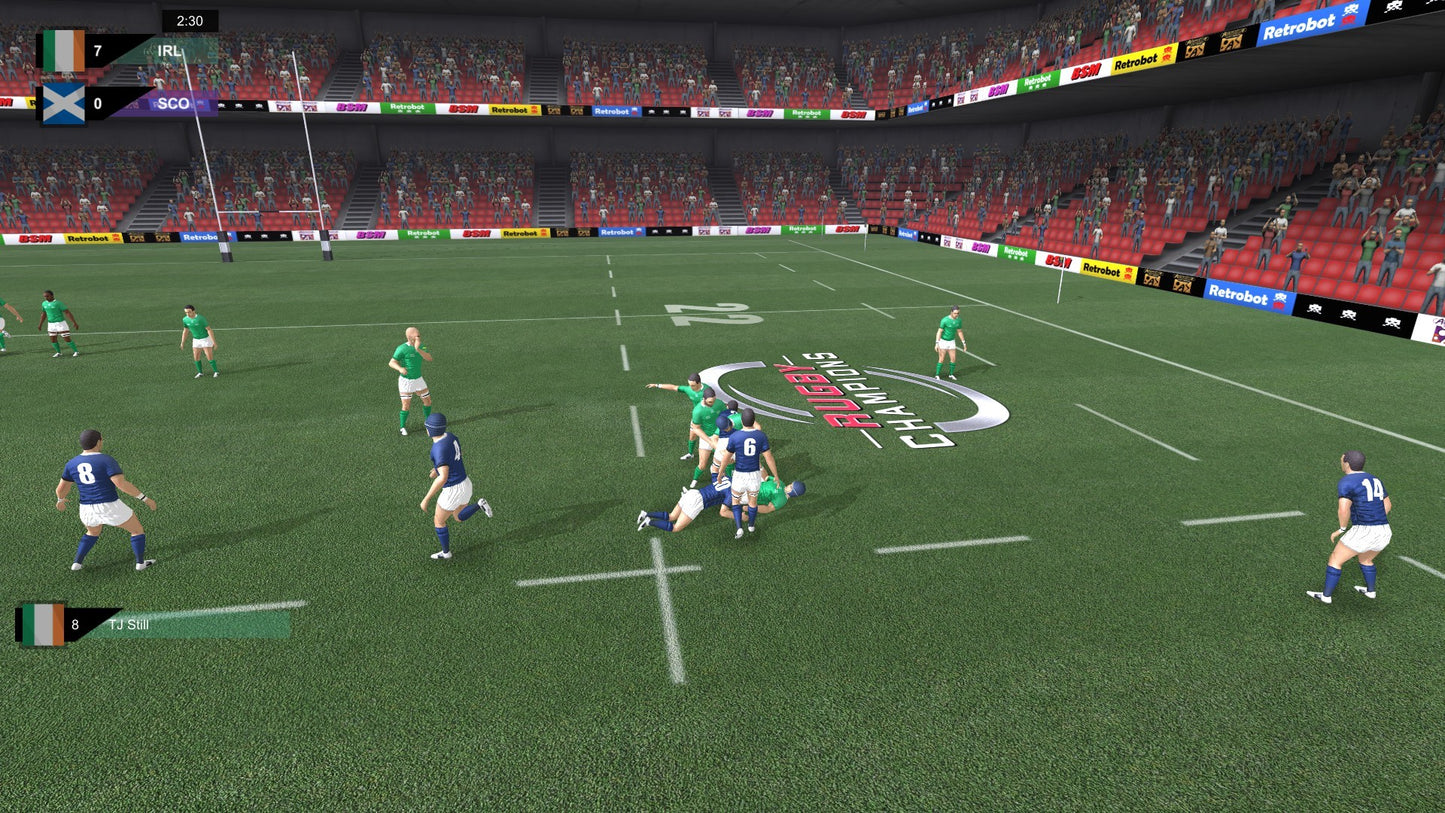Click the Scotland flag on the scoreboard
The width and height of the screenshot is (1445, 813).
click(x=62, y=105)
